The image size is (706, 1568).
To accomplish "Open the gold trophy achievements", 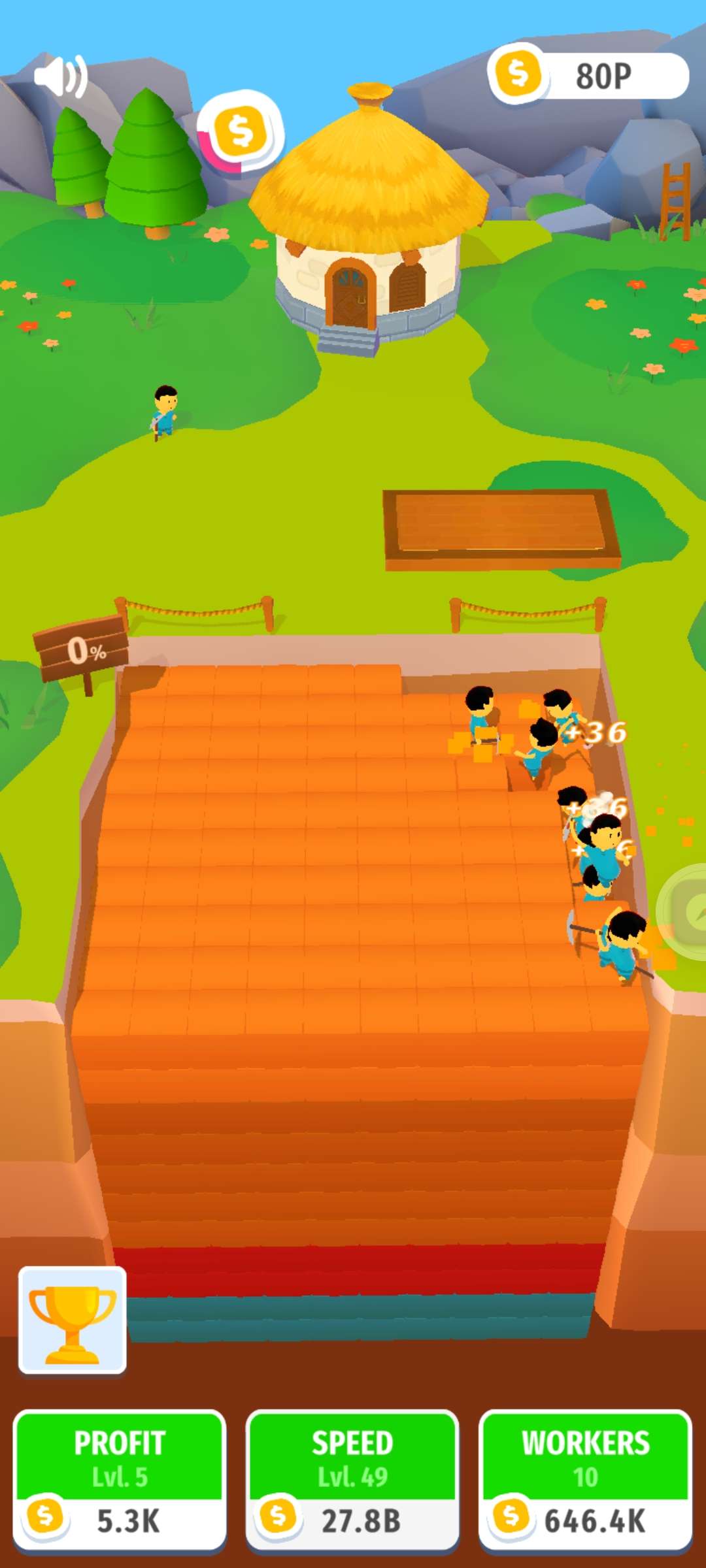I will point(73,1319).
